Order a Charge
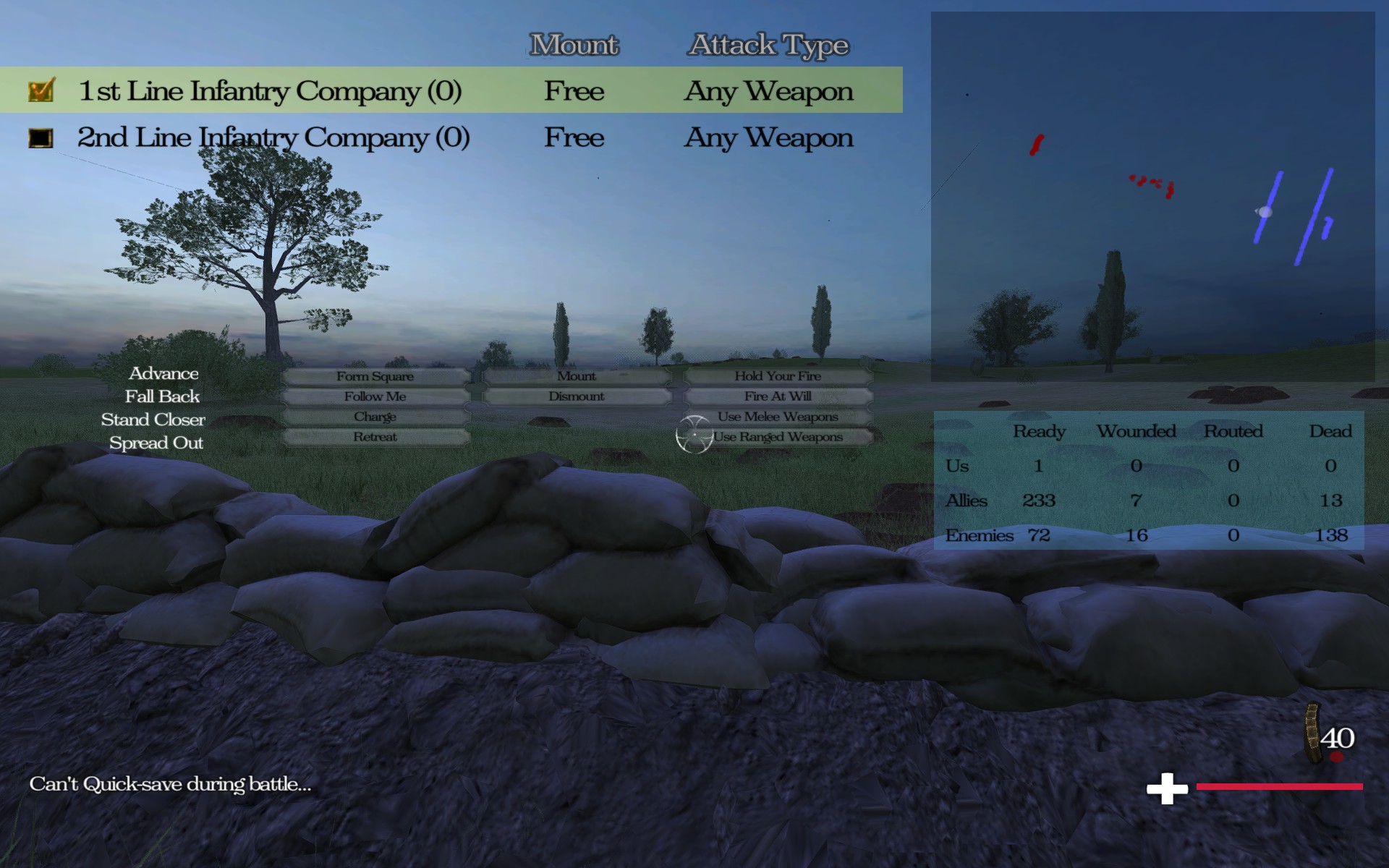Screen dimensions: 1389x868 (375, 417)
